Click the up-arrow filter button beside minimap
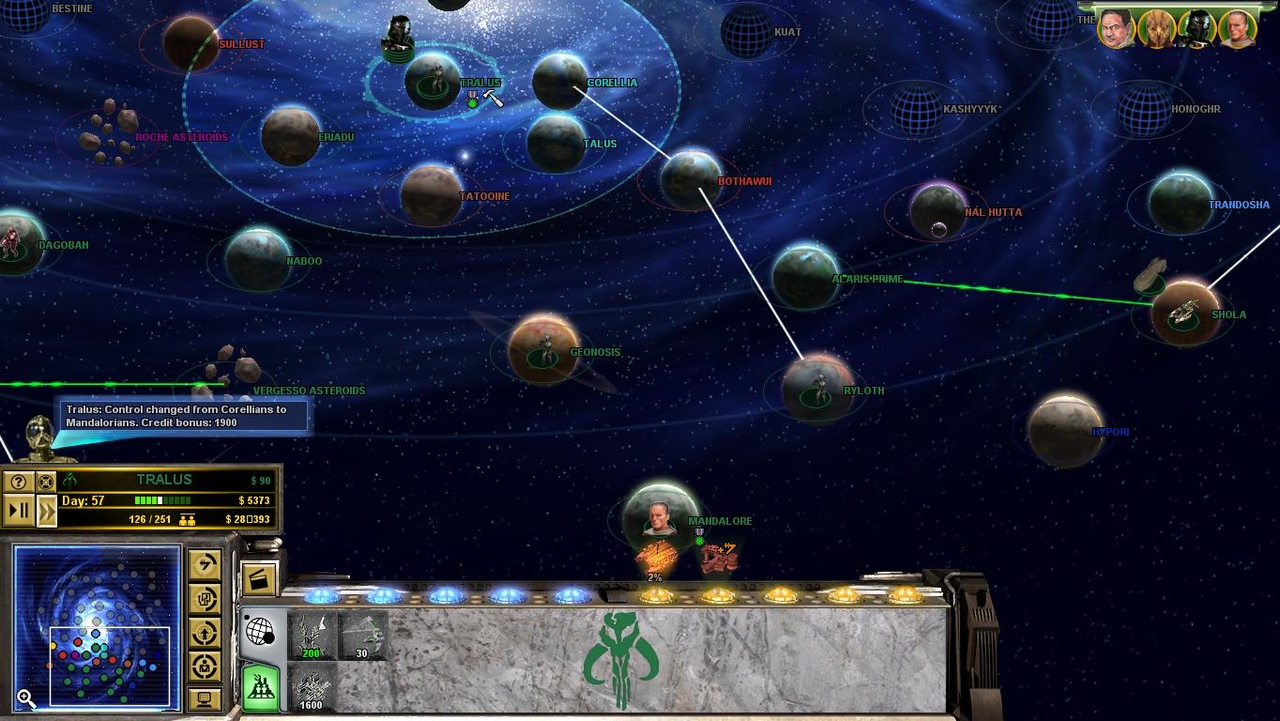Screen dimensions: 1280x721 (x=205, y=632)
